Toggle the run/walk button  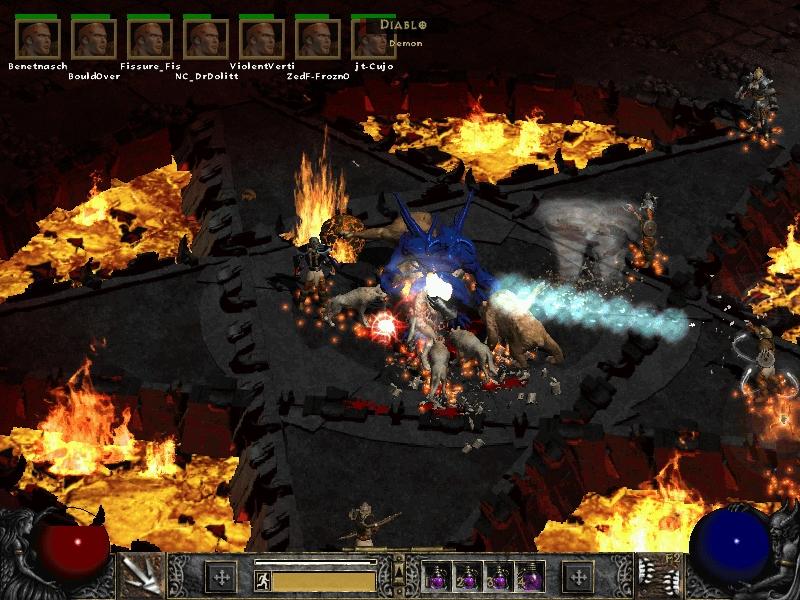point(262,579)
